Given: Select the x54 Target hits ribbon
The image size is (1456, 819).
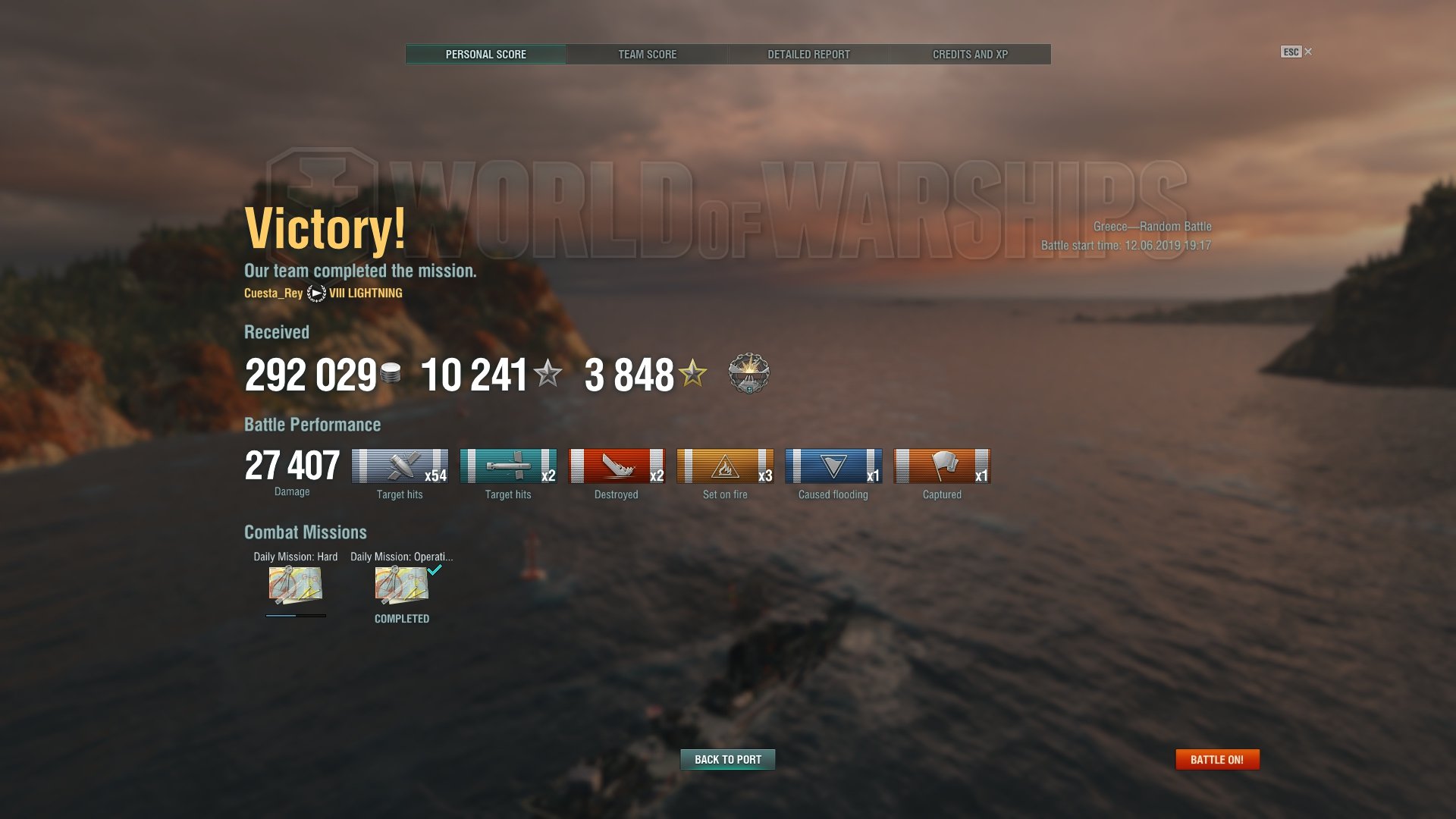Looking at the screenshot, I should 400,466.
